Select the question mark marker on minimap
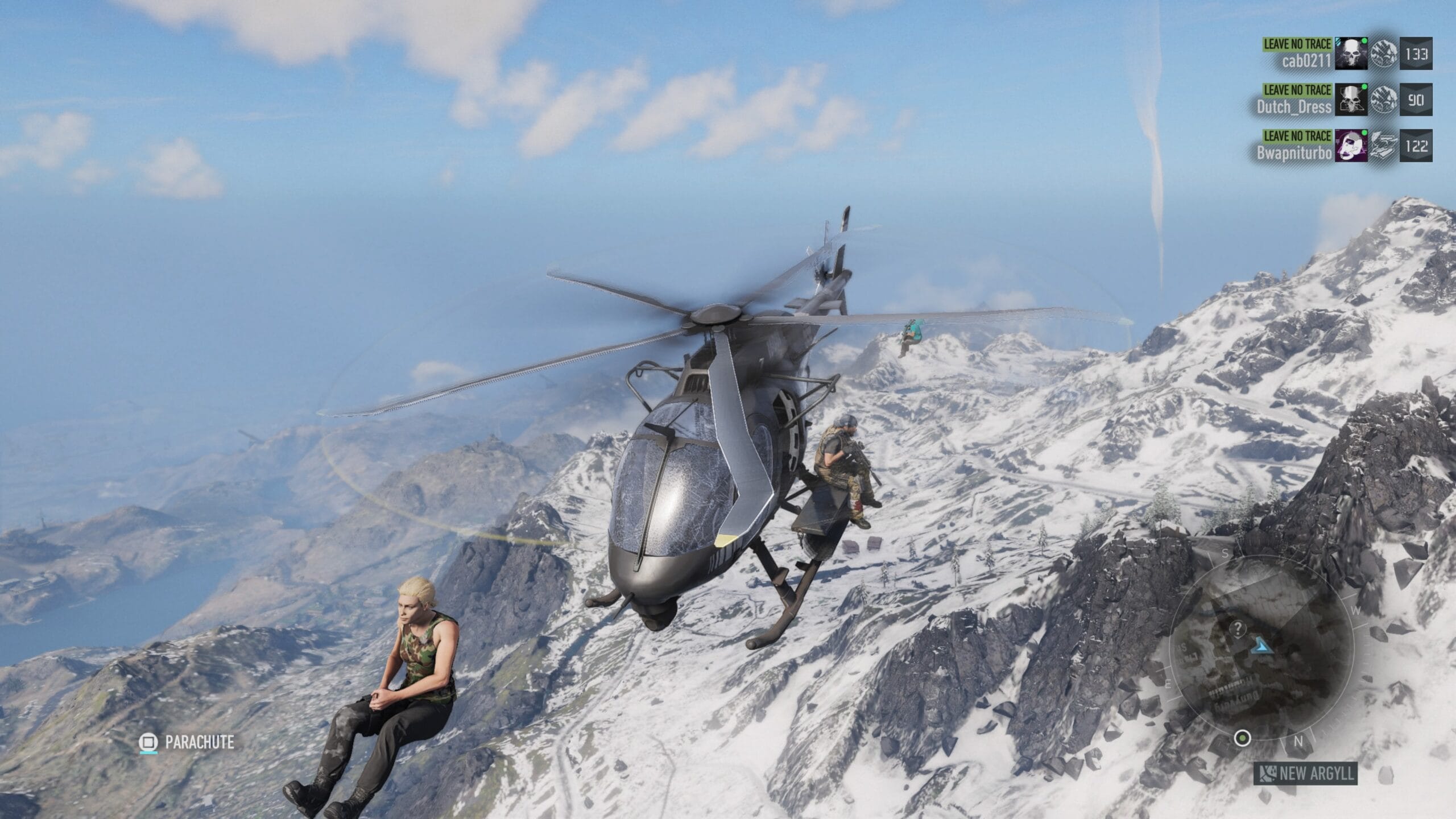Viewport: 1456px width, 819px height. pos(1238,628)
